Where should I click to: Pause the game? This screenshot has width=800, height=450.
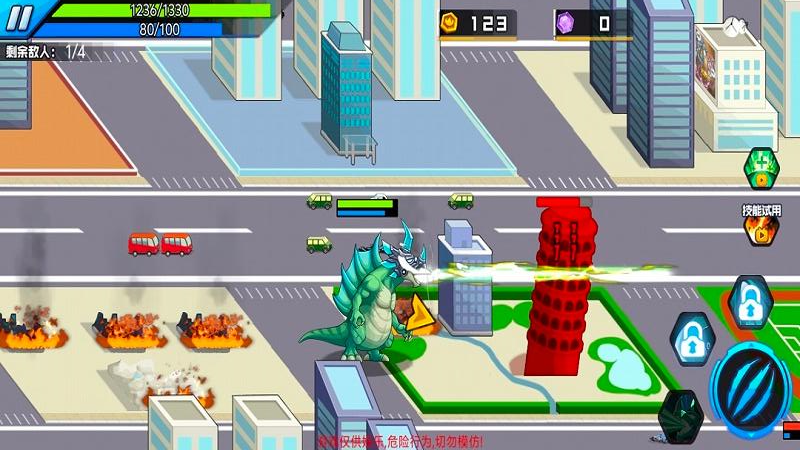tap(20, 16)
